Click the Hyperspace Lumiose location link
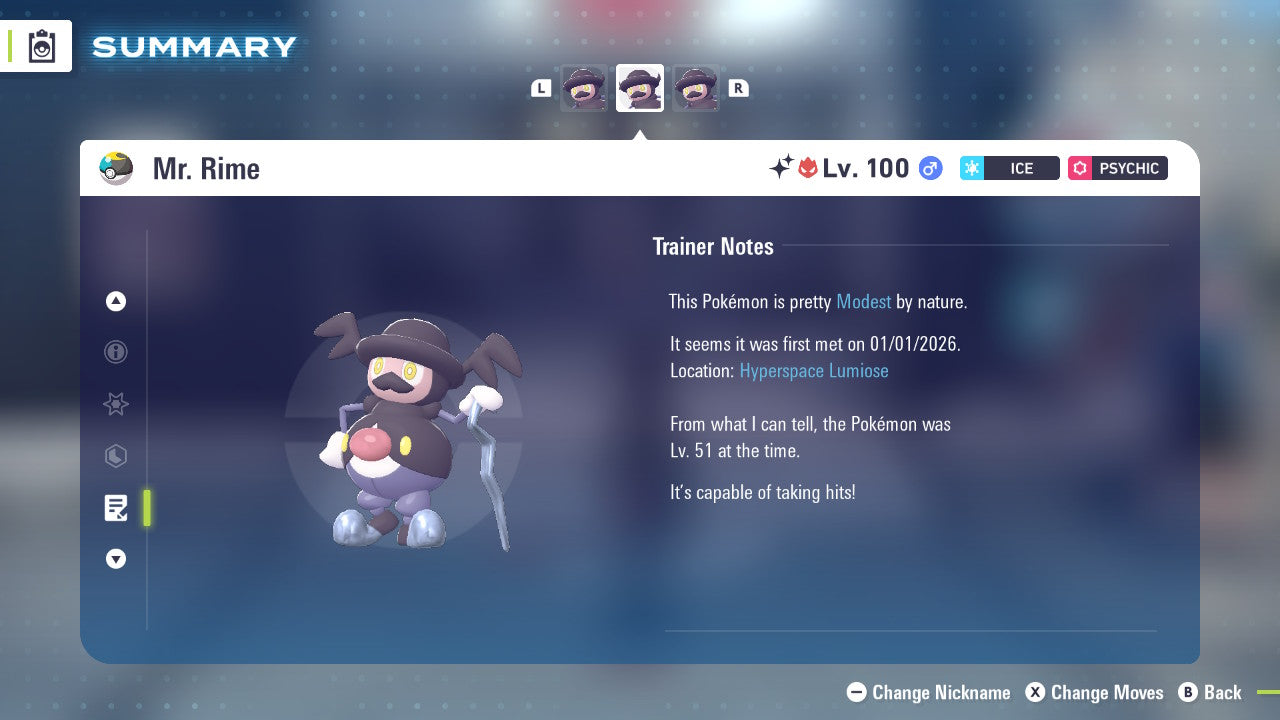Image resolution: width=1280 pixels, height=720 pixels. (814, 371)
